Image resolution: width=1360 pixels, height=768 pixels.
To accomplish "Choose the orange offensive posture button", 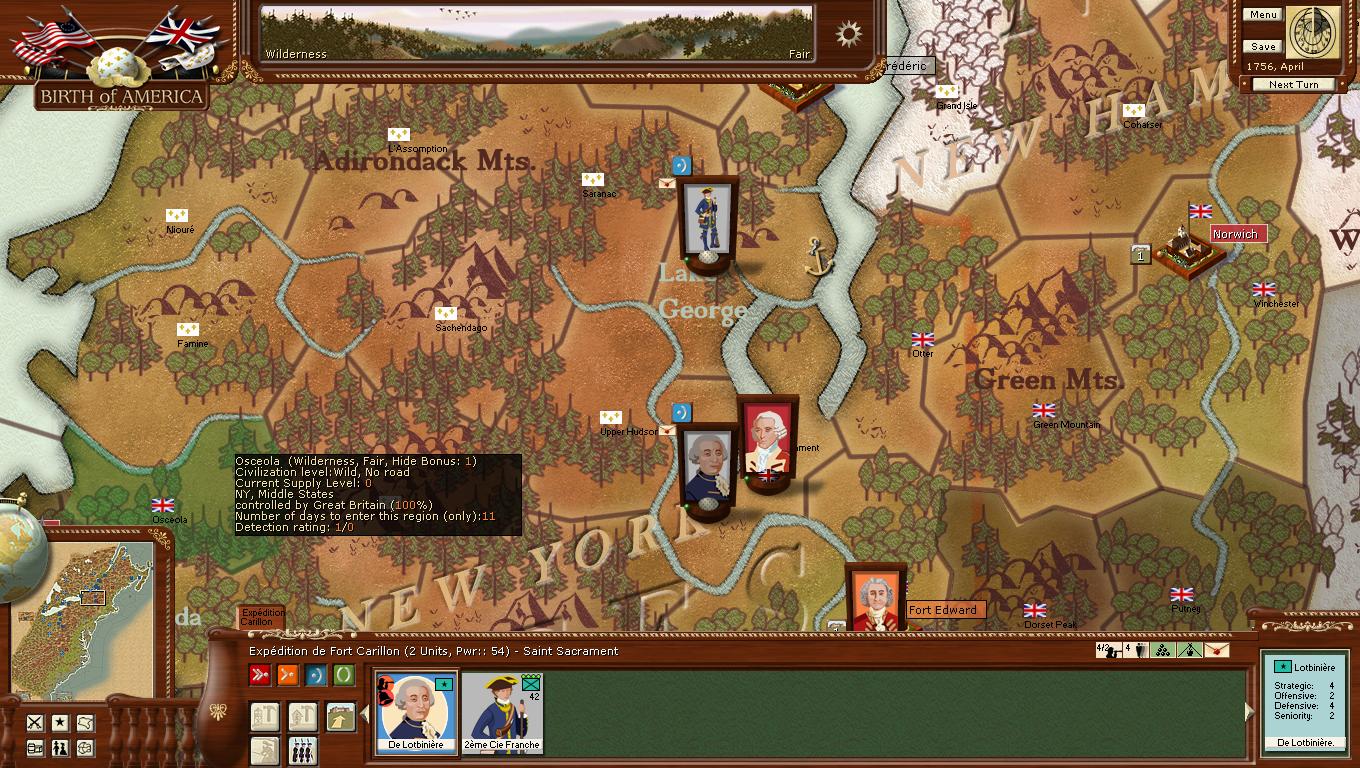I will point(288,675).
